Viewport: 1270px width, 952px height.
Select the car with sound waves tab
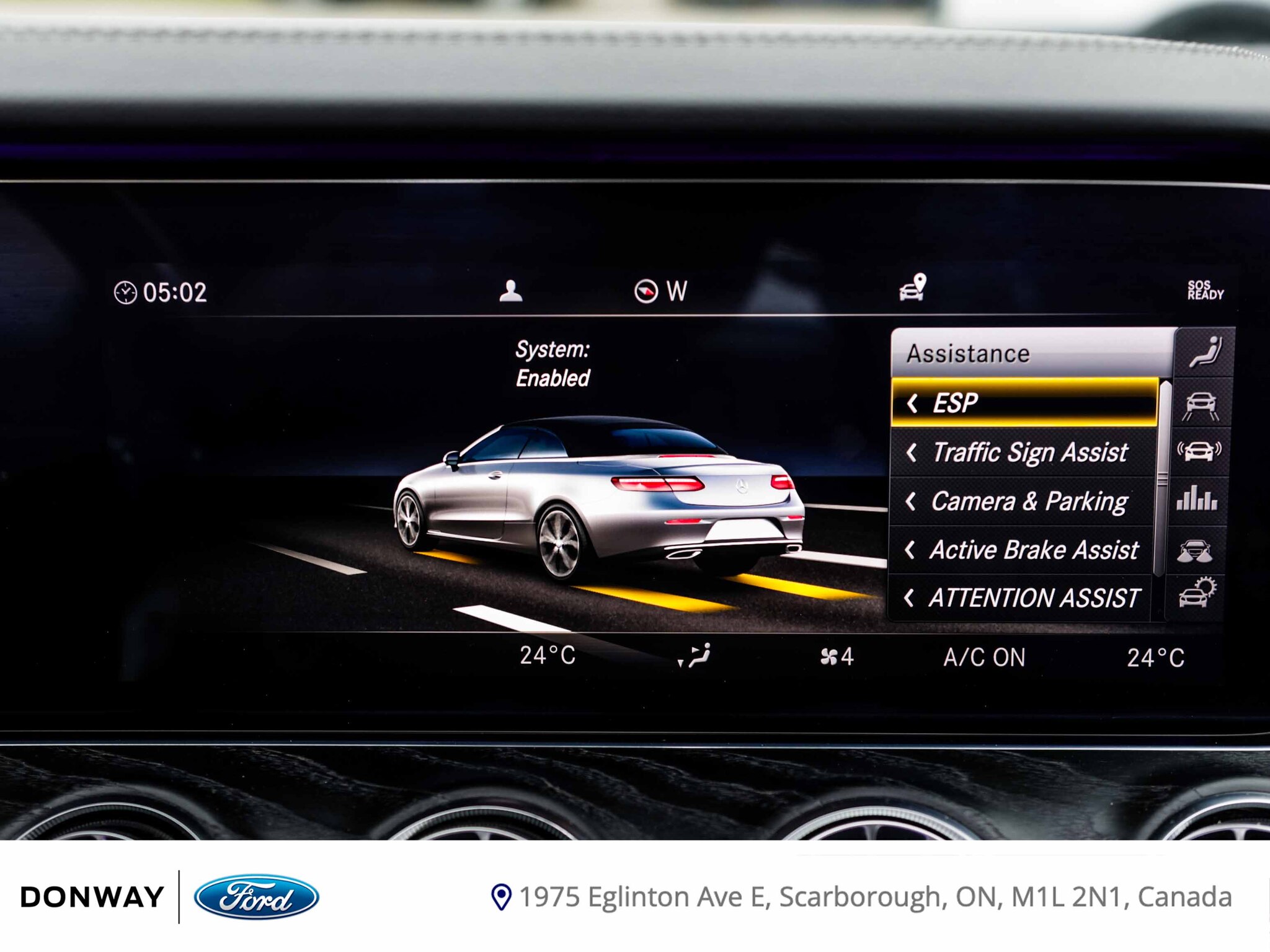point(1199,451)
